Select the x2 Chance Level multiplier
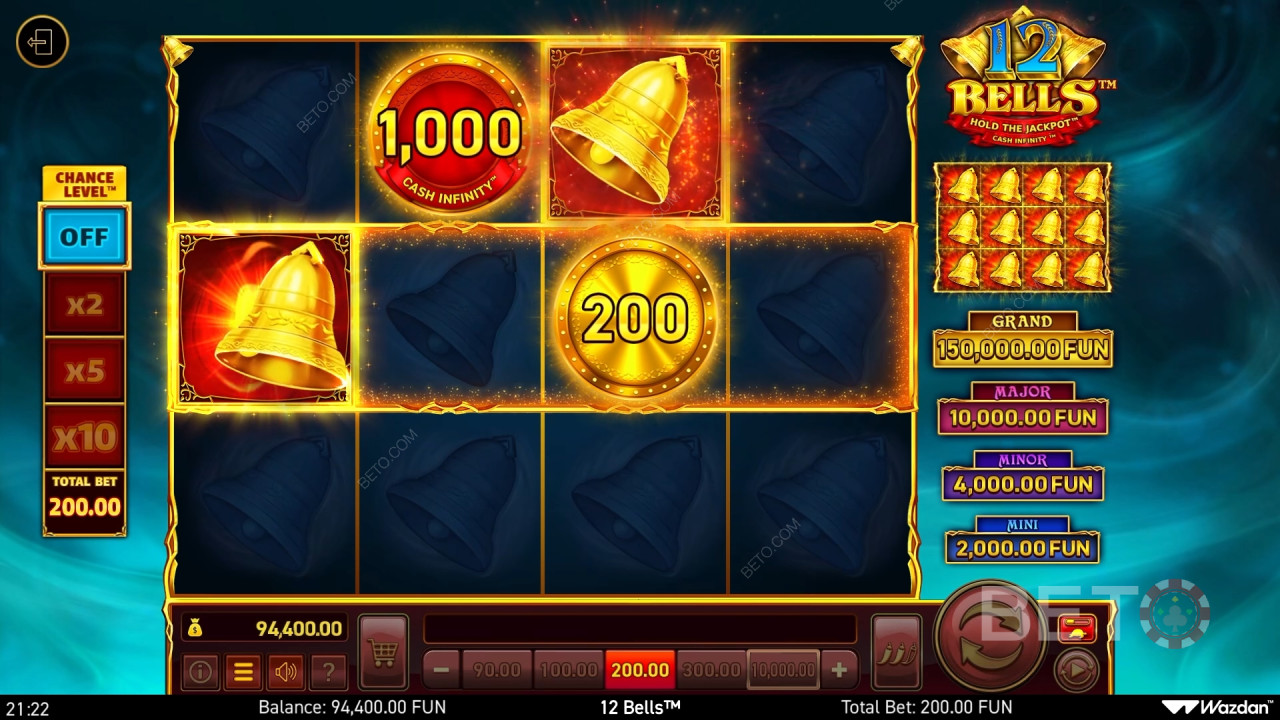1280x720 pixels. [x=84, y=304]
